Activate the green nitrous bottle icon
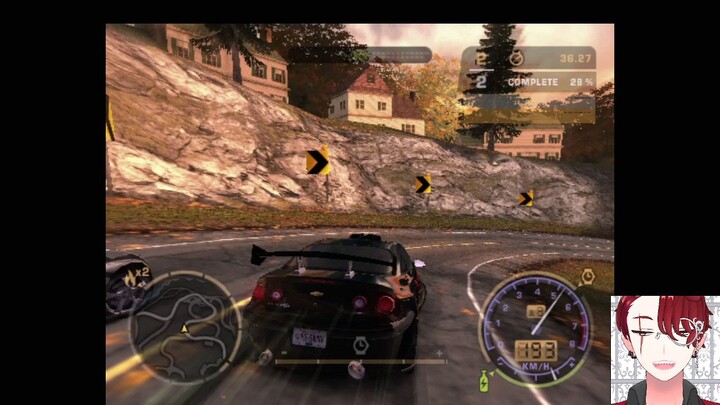The width and height of the screenshot is (720, 405). tap(484, 381)
